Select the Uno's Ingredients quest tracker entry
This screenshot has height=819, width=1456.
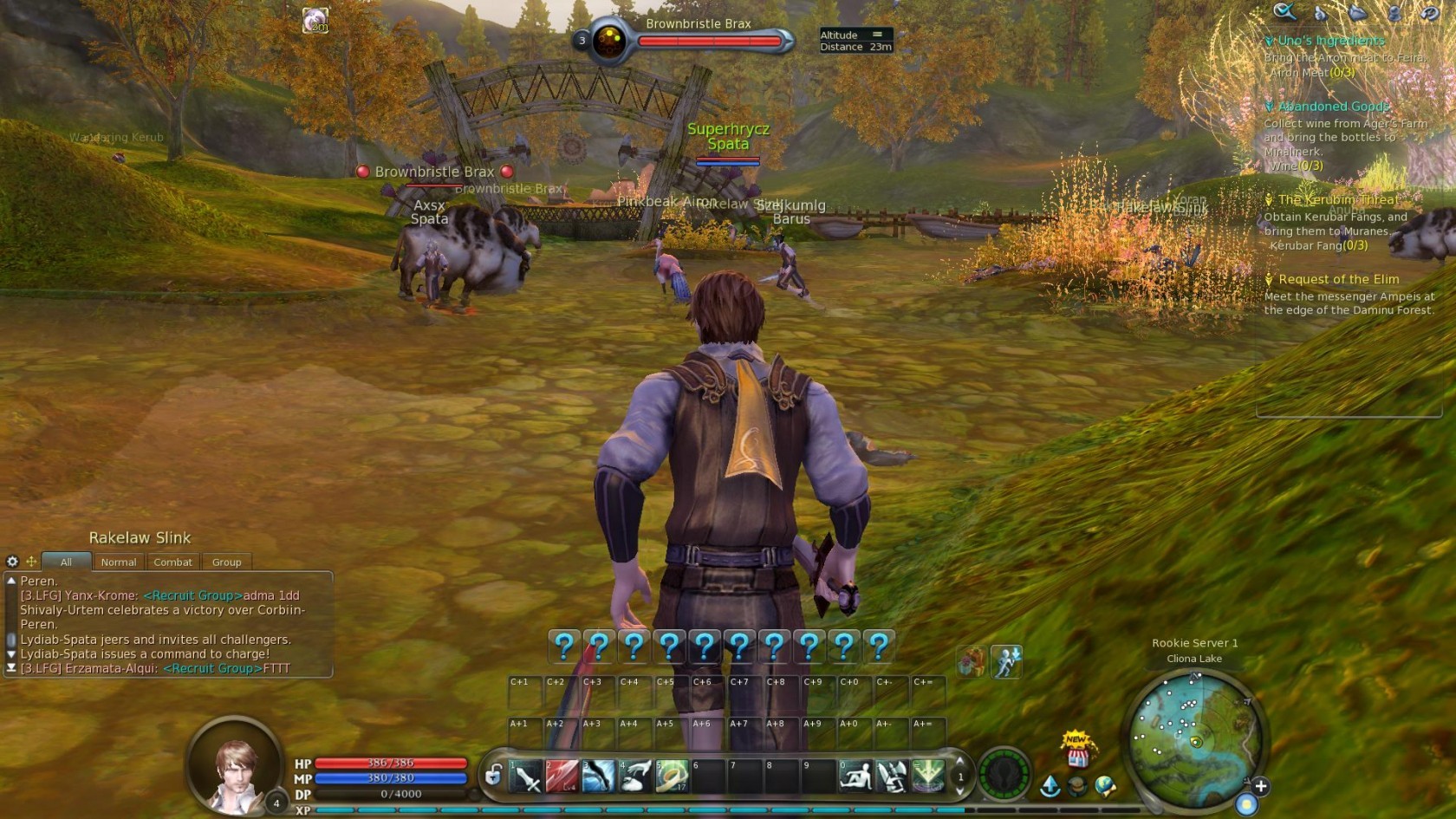click(1331, 41)
